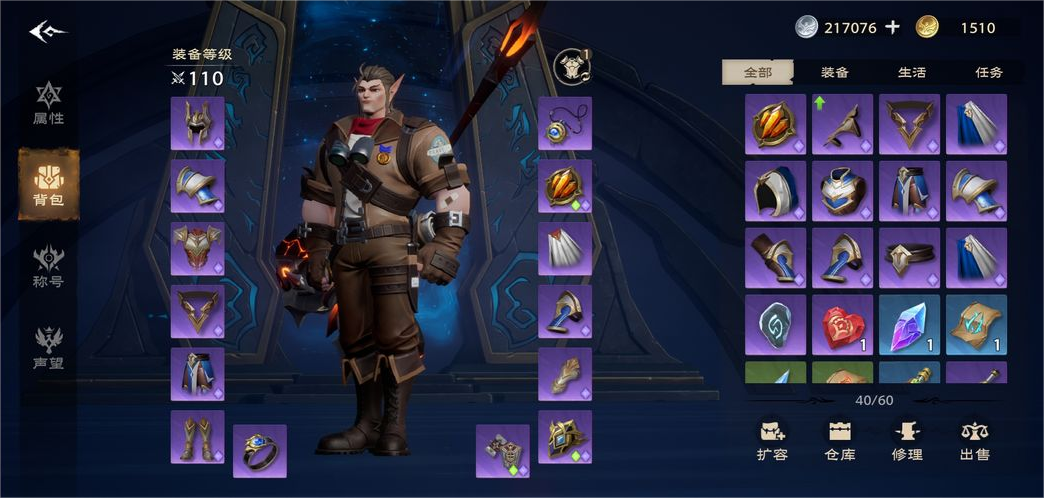Viewport: 1044px width, 498px height.
Task: Open the 声望 reputation section
Action: pyautogui.click(x=48, y=346)
